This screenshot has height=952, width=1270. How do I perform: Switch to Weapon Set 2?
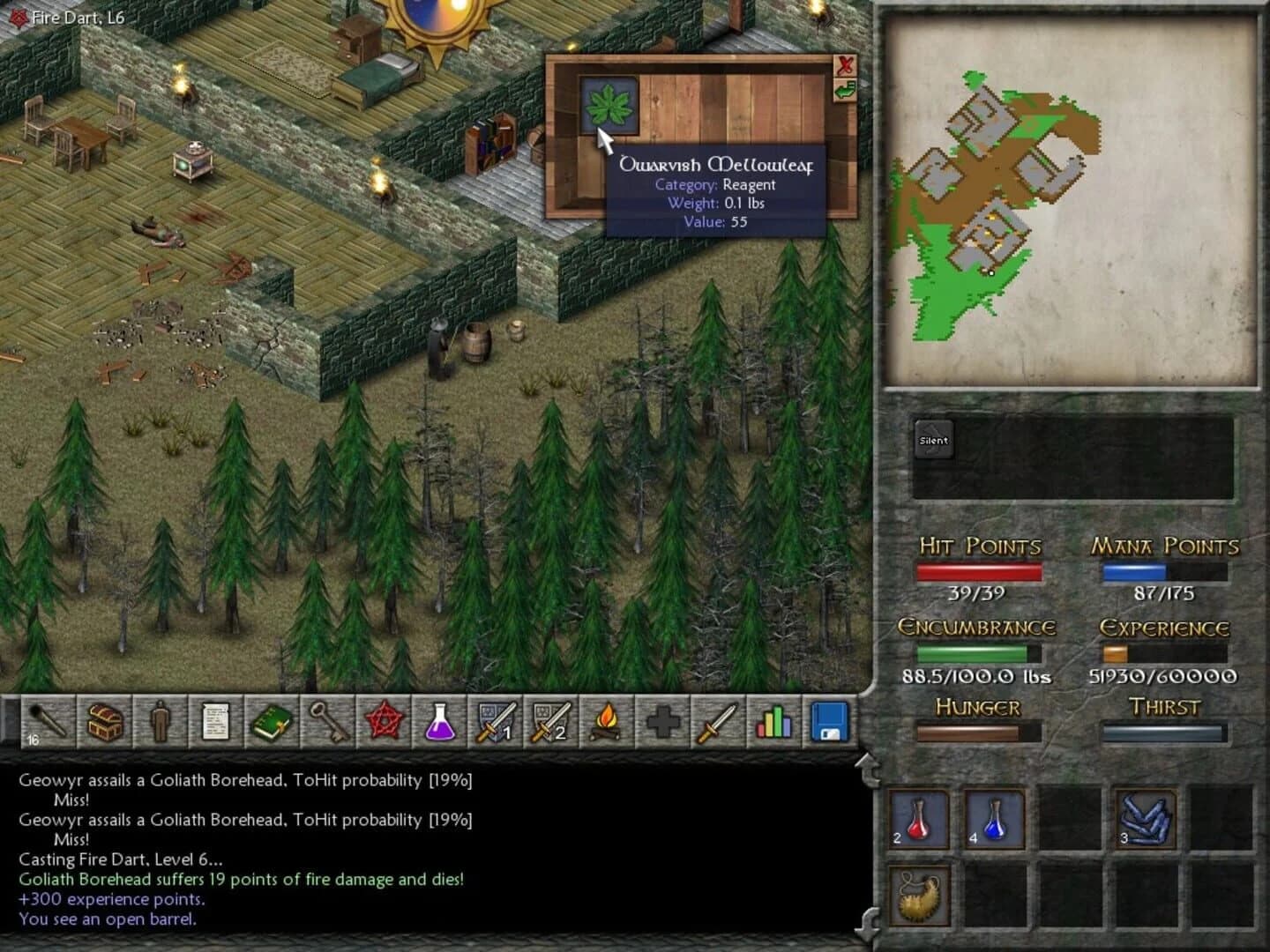(549, 722)
